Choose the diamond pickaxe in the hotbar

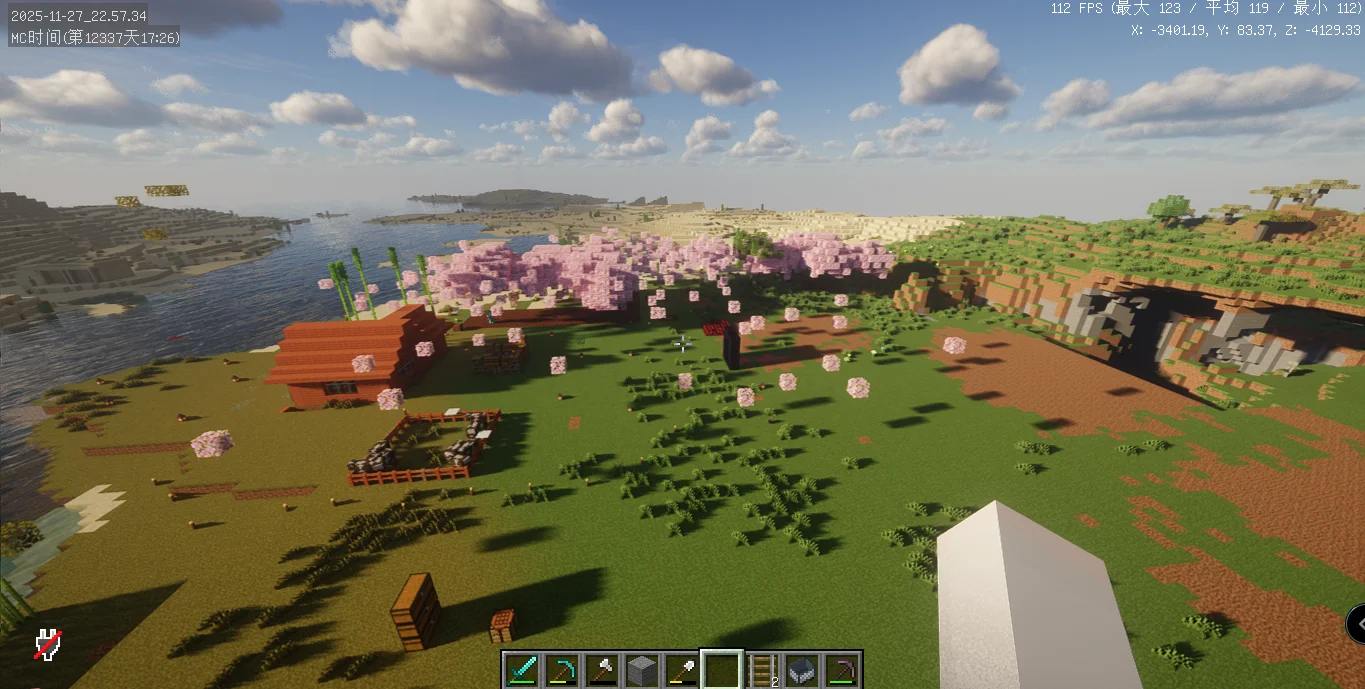pyautogui.click(x=561, y=669)
